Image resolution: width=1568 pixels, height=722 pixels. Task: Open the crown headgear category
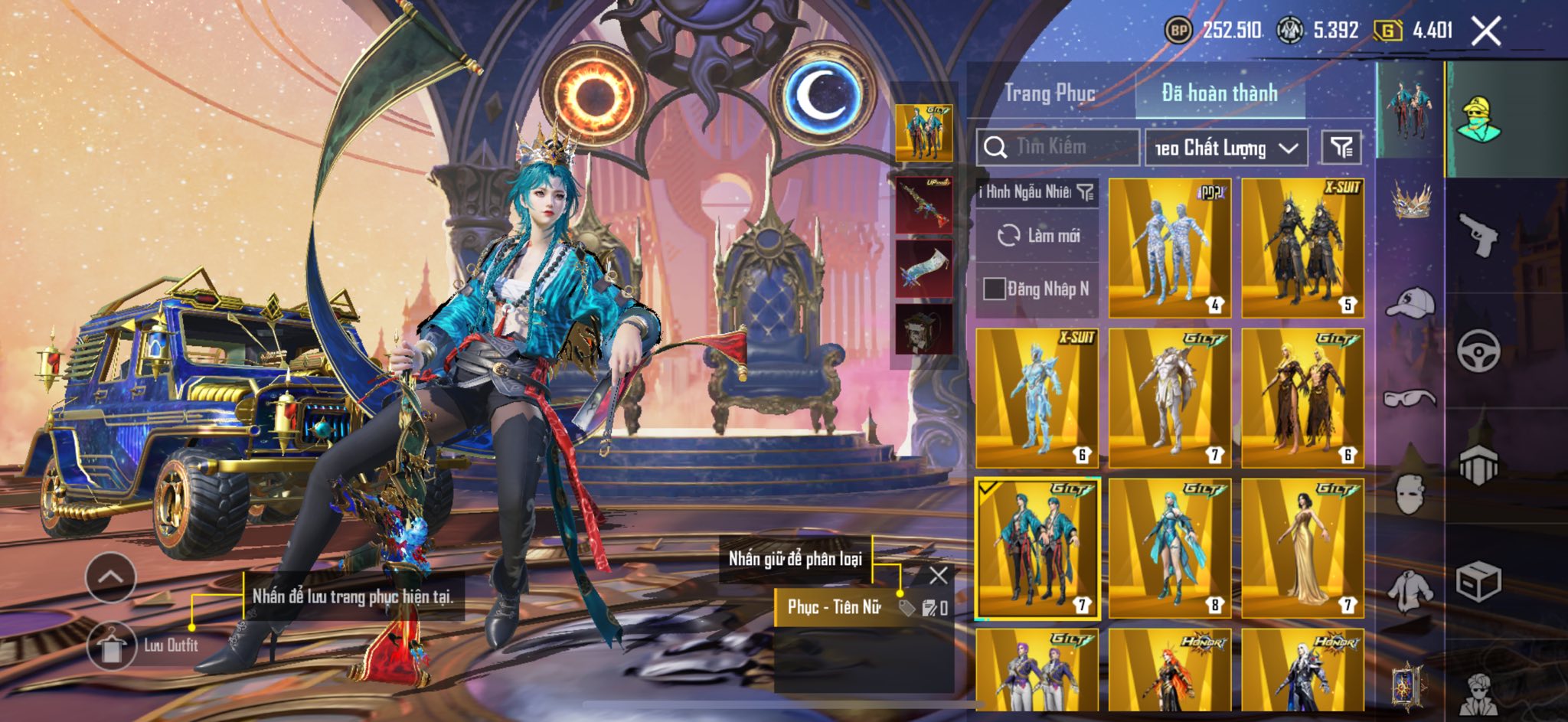coord(1410,201)
